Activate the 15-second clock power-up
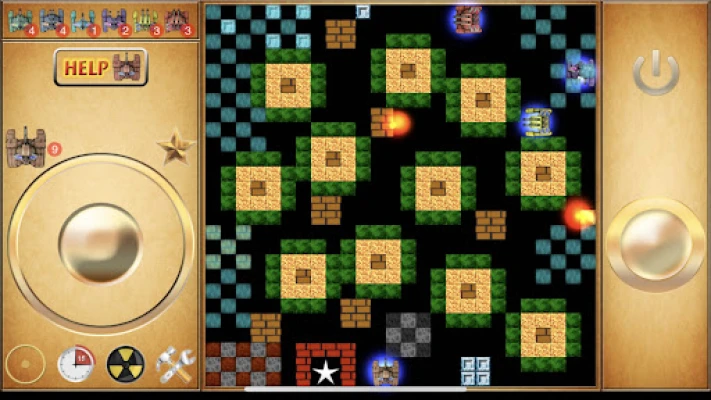The height and width of the screenshot is (400, 711). pos(75,364)
